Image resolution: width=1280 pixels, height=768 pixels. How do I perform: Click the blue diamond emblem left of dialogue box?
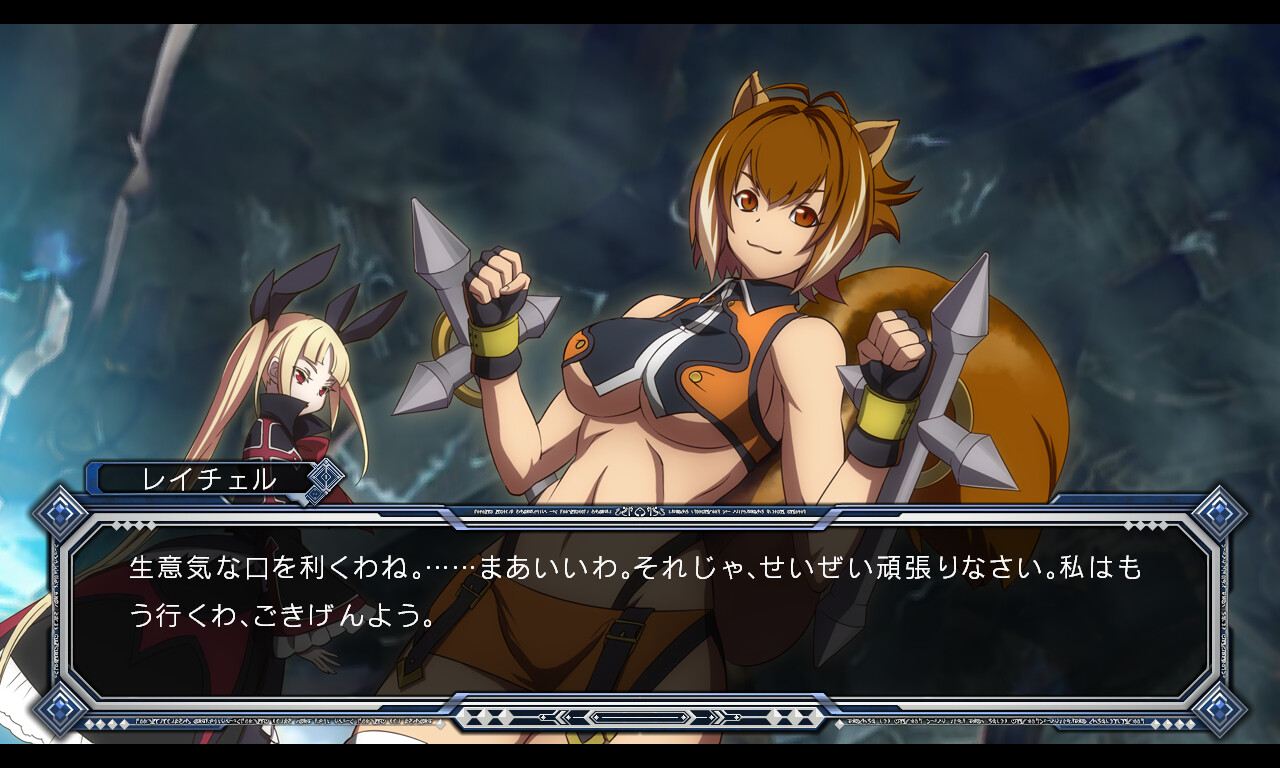58,511
